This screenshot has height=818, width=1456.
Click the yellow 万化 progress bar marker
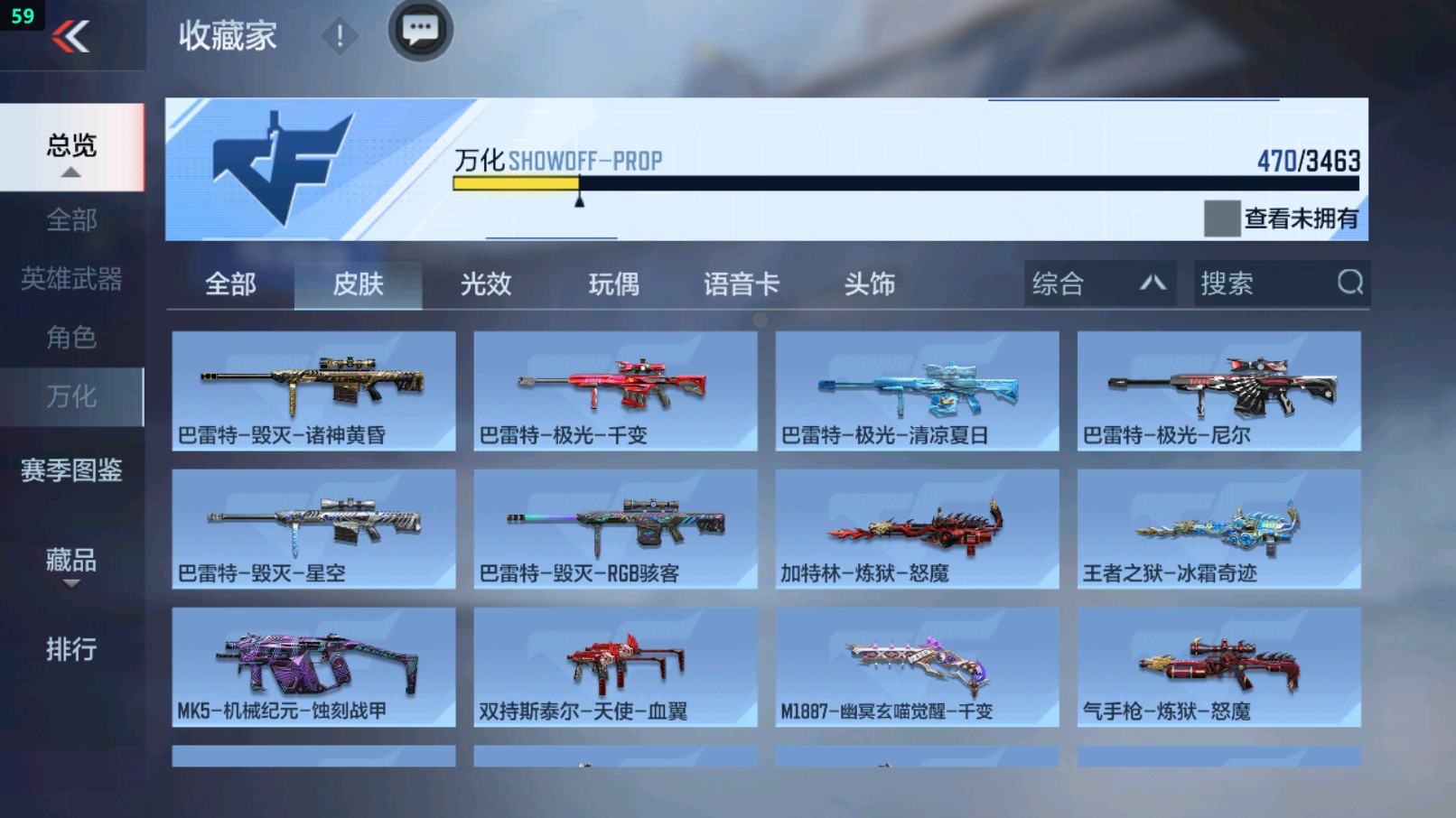click(x=579, y=192)
